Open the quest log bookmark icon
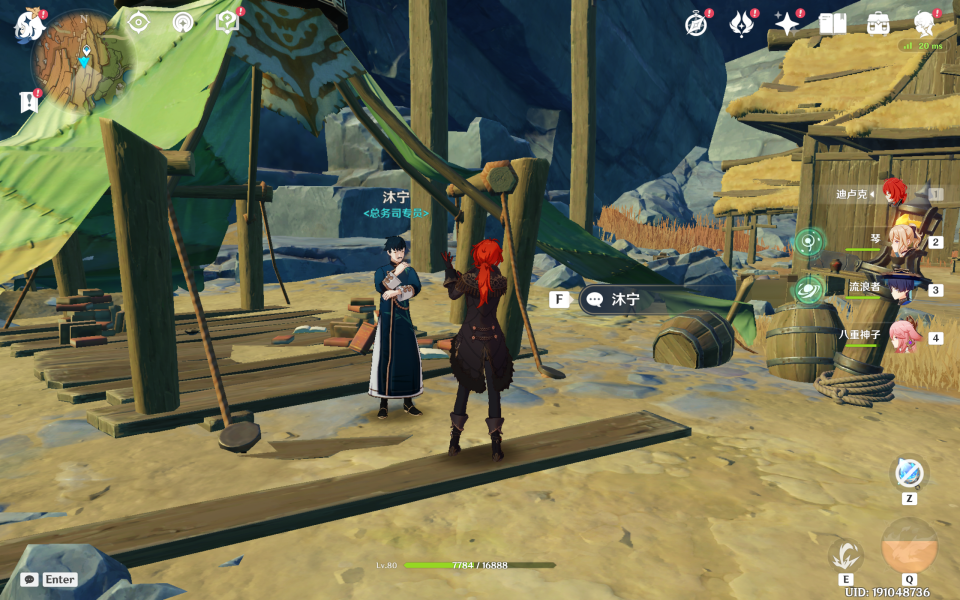Screen dimensions: 960x600 (29, 102)
